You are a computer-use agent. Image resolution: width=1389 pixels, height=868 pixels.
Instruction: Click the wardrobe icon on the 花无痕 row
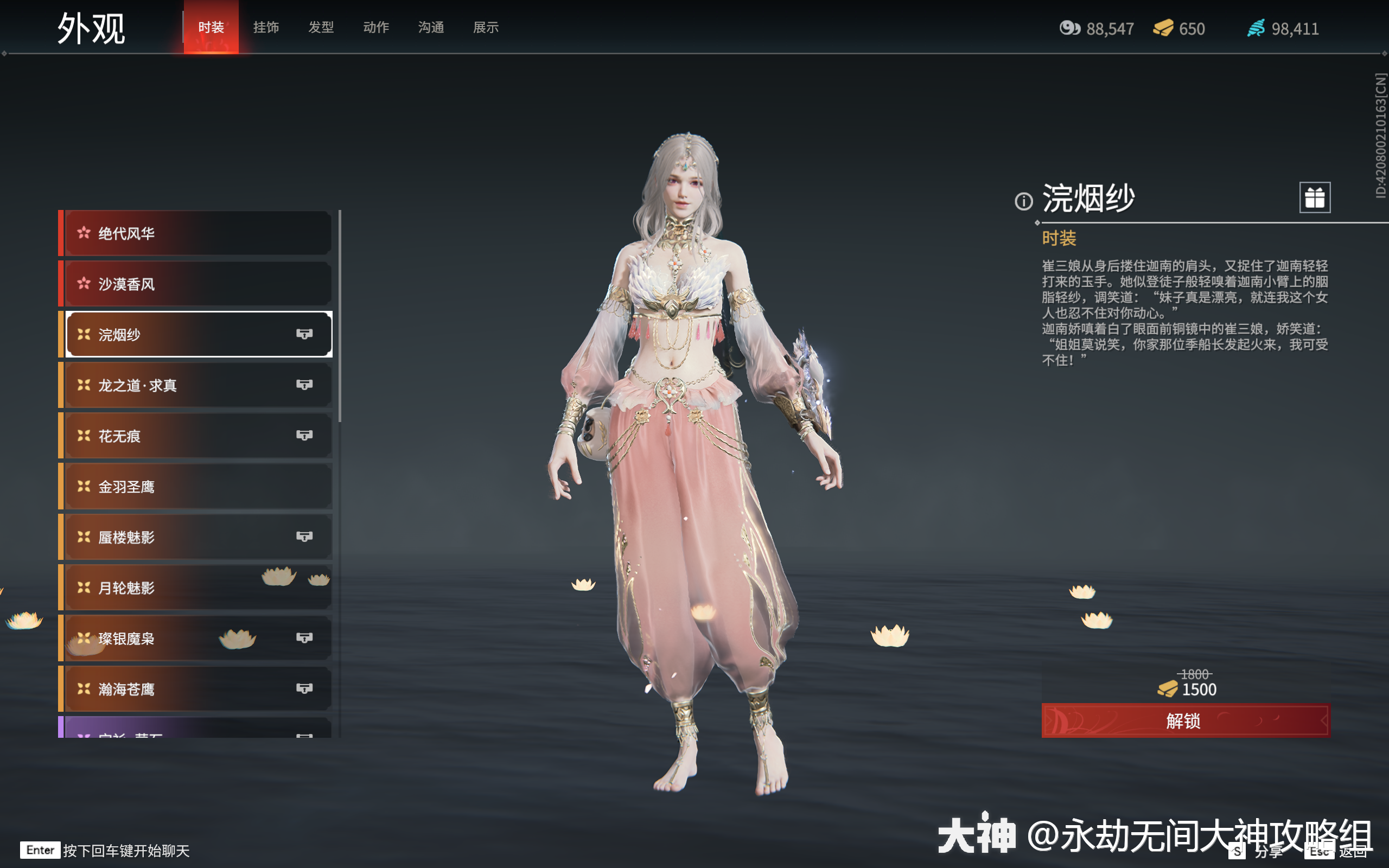tap(307, 435)
